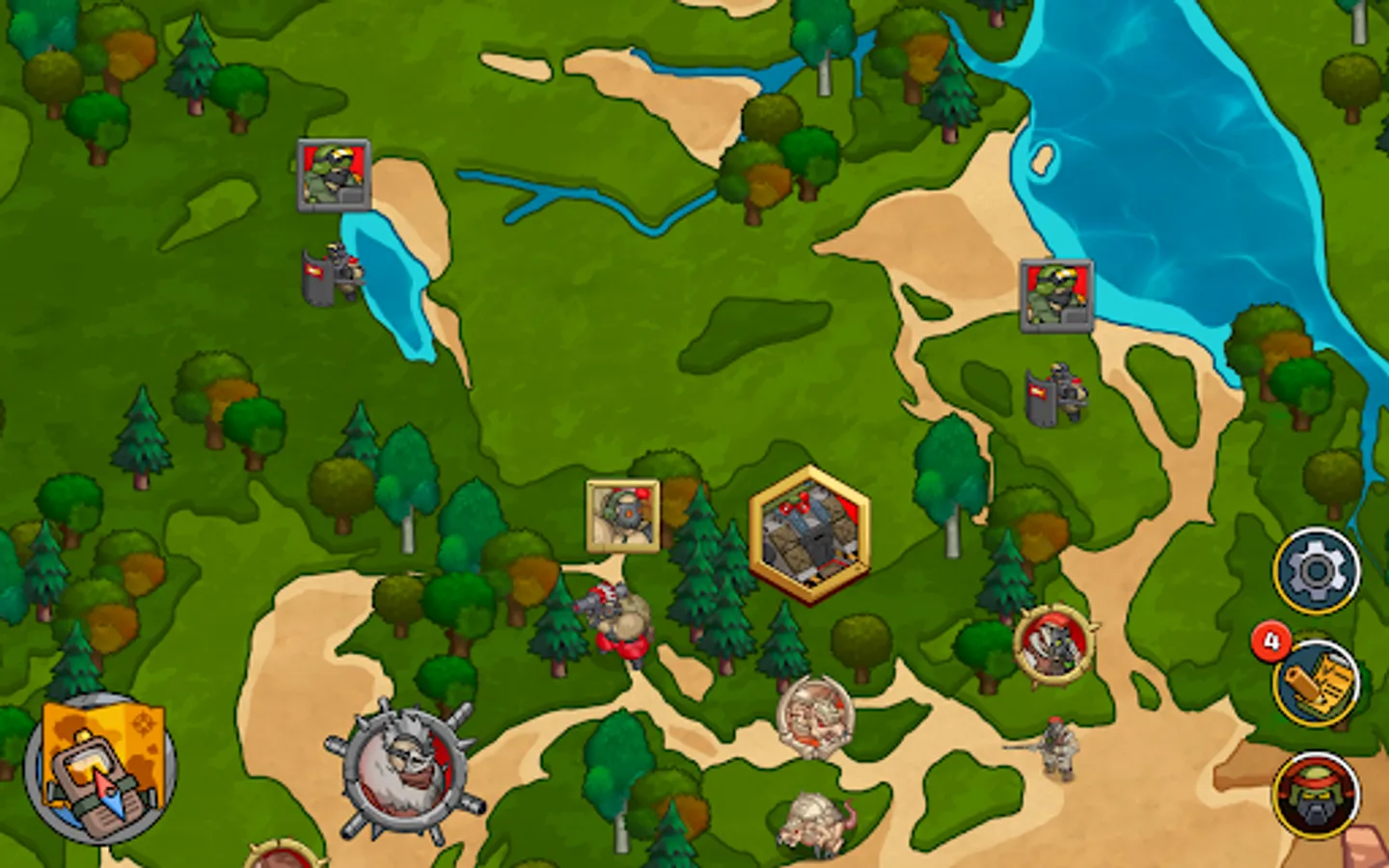Select the mummy enemy medallion on the path
The width and height of the screenshot is (1389, 868).
[x=813, y=719]
